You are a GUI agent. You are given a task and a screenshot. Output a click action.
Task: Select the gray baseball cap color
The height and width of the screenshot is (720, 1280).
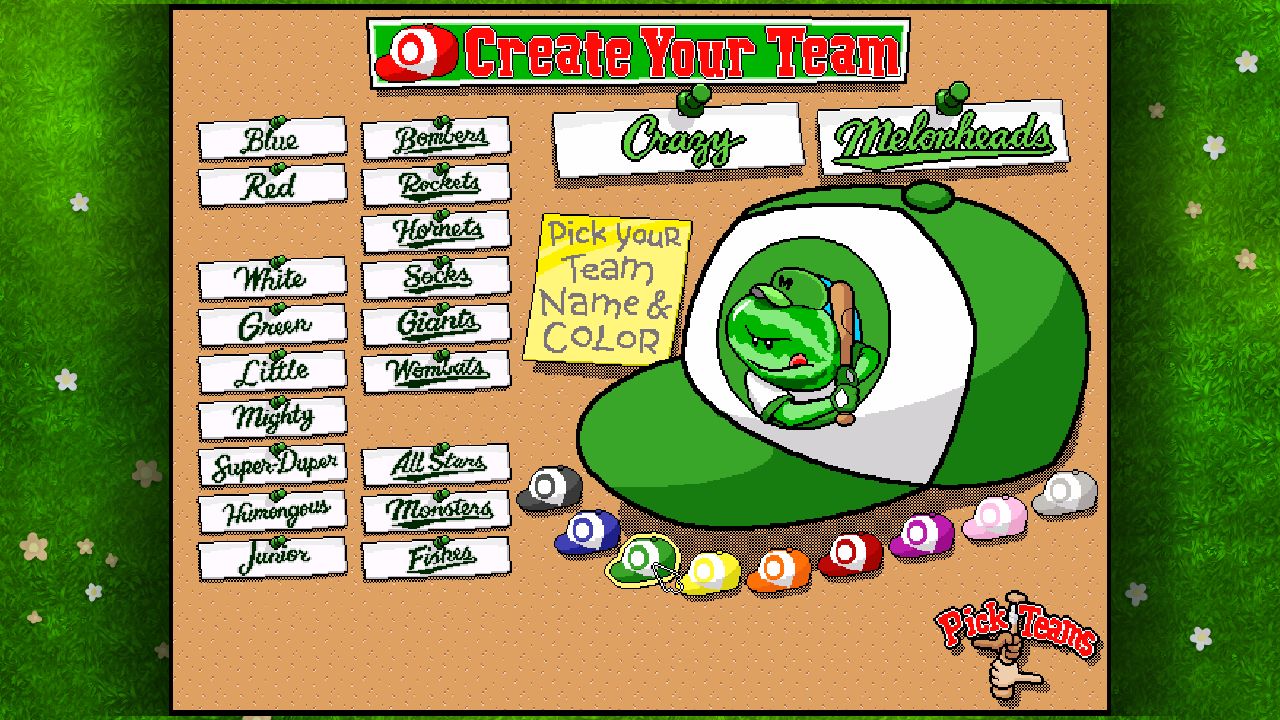click(549, 488)
